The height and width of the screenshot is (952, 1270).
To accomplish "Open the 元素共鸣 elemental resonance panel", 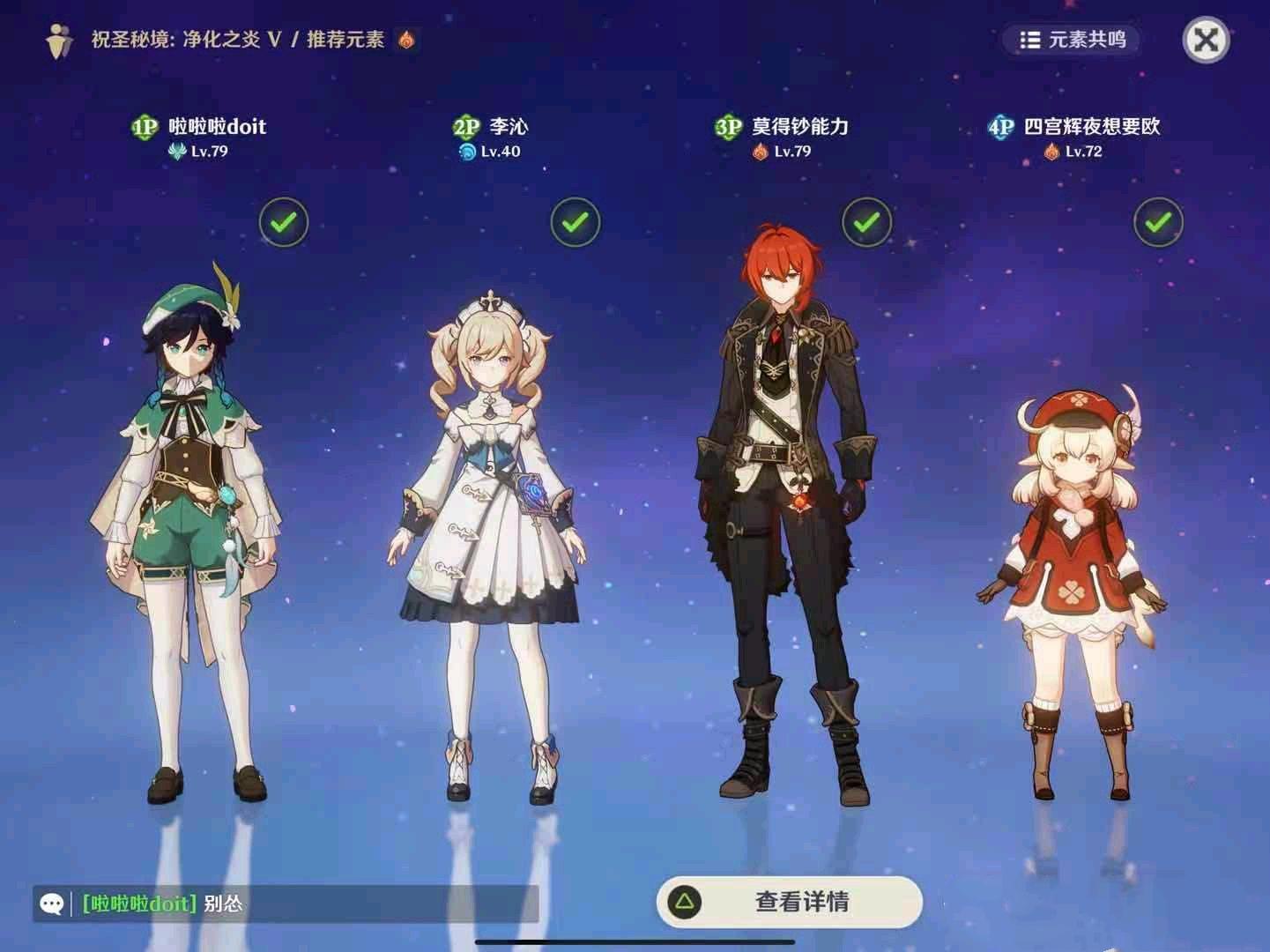I will click(x=1071, y=39).
